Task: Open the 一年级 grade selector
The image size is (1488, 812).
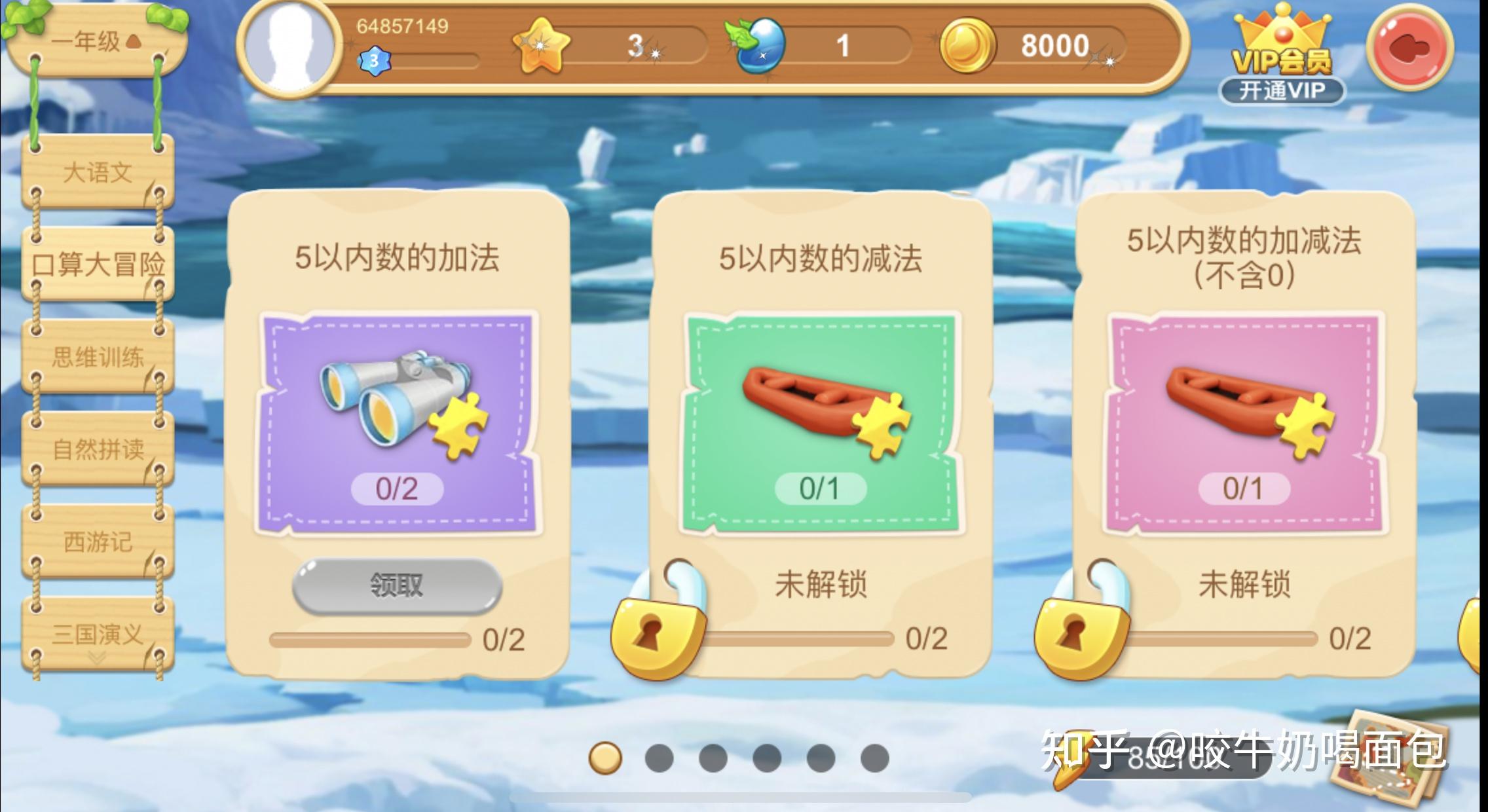Action: [x=95, y=42]
